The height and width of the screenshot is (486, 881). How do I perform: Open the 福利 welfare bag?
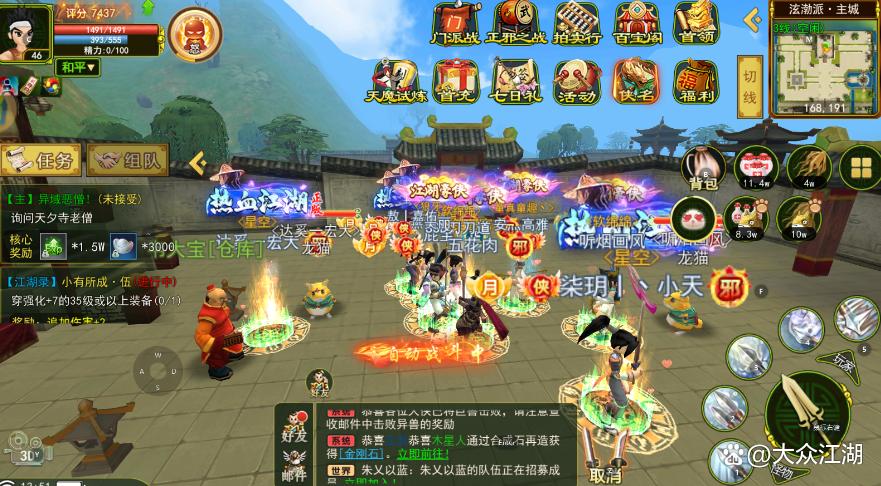click(x=696, y=80)
